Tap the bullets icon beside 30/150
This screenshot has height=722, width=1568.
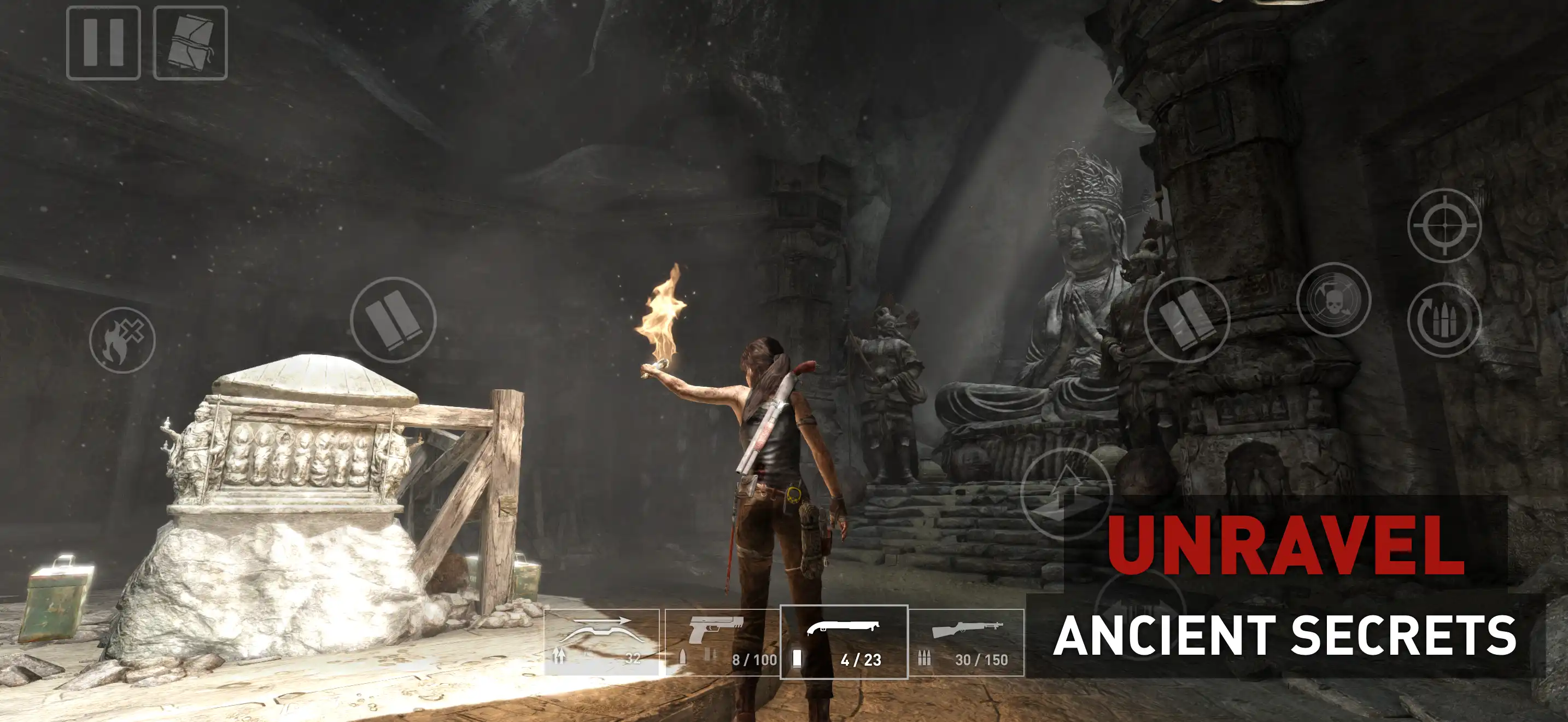click(x=925, y=657)
